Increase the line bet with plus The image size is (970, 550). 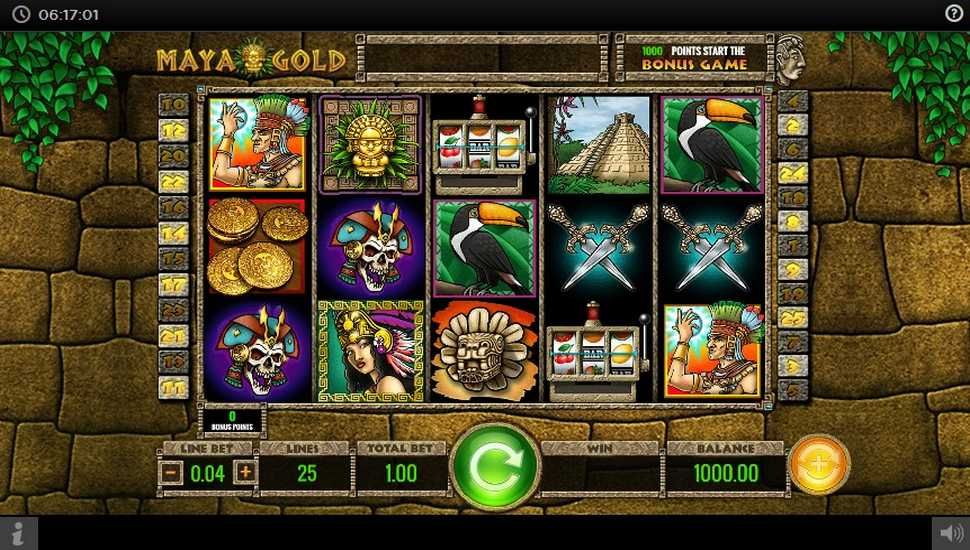(245, 473)
